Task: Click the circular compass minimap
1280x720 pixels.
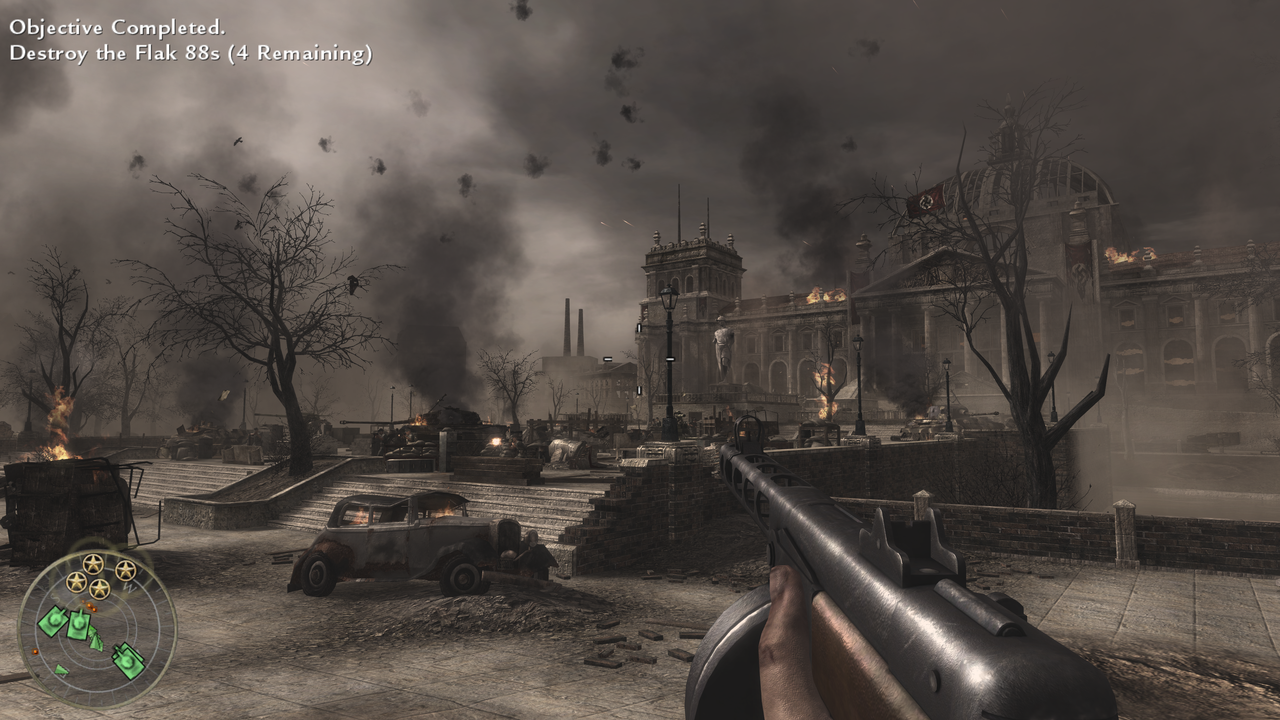Action: pyautogui.click(x=97, y=630)
